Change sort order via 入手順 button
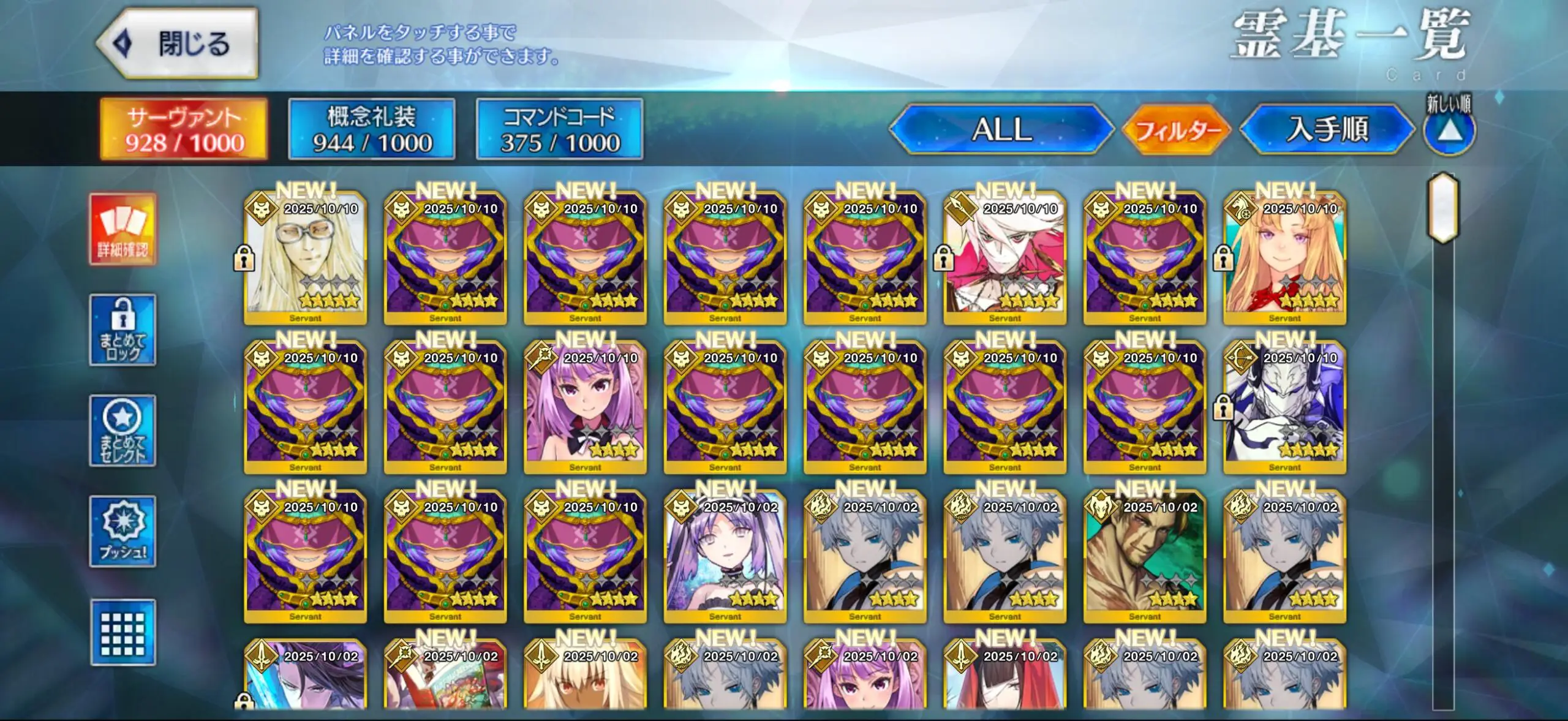The width and height of the screenshot is (1568, 721). click(1327, 129)
